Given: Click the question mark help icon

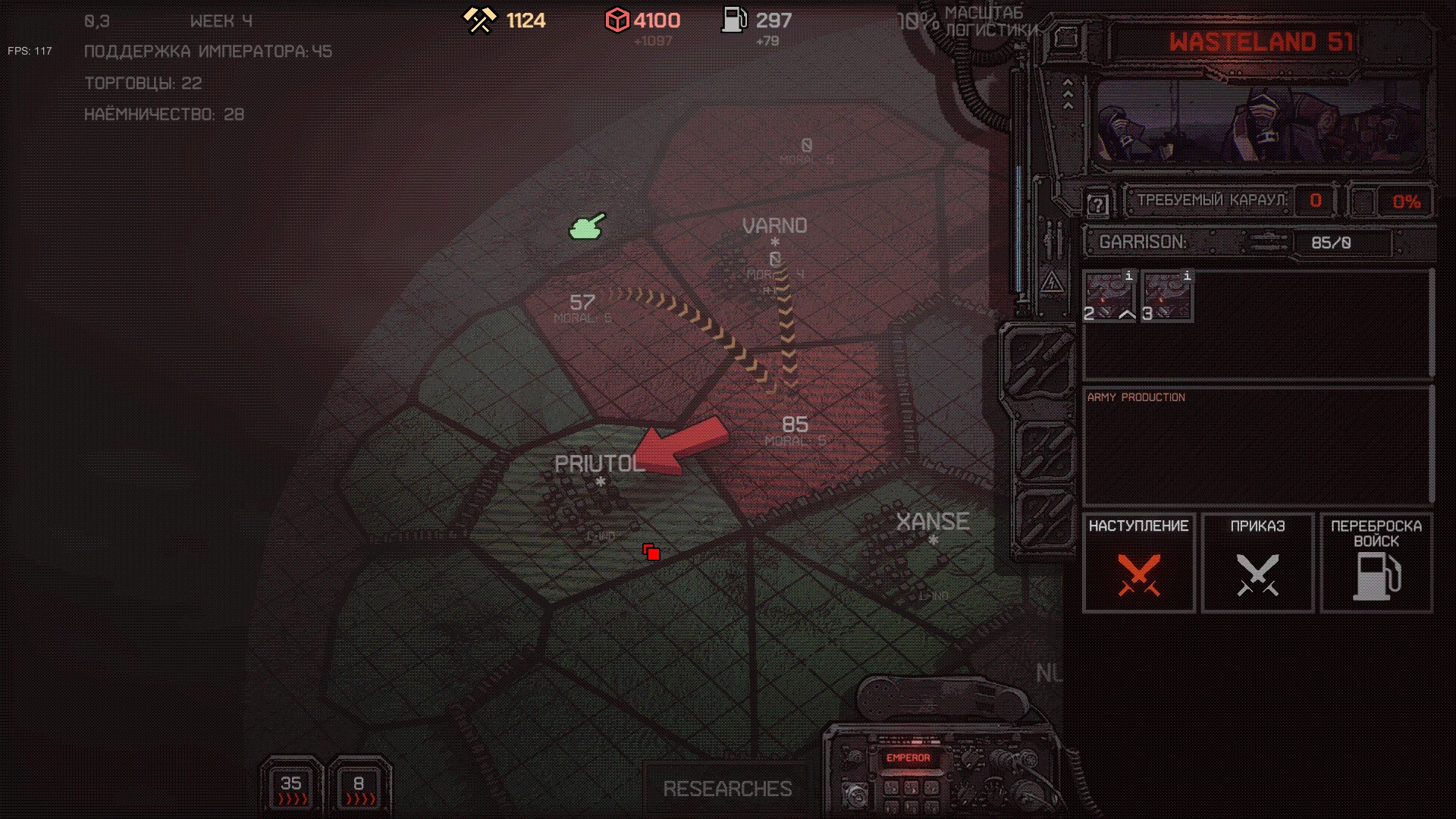Looking at the screenshot, I should (x=1097, y=204).
